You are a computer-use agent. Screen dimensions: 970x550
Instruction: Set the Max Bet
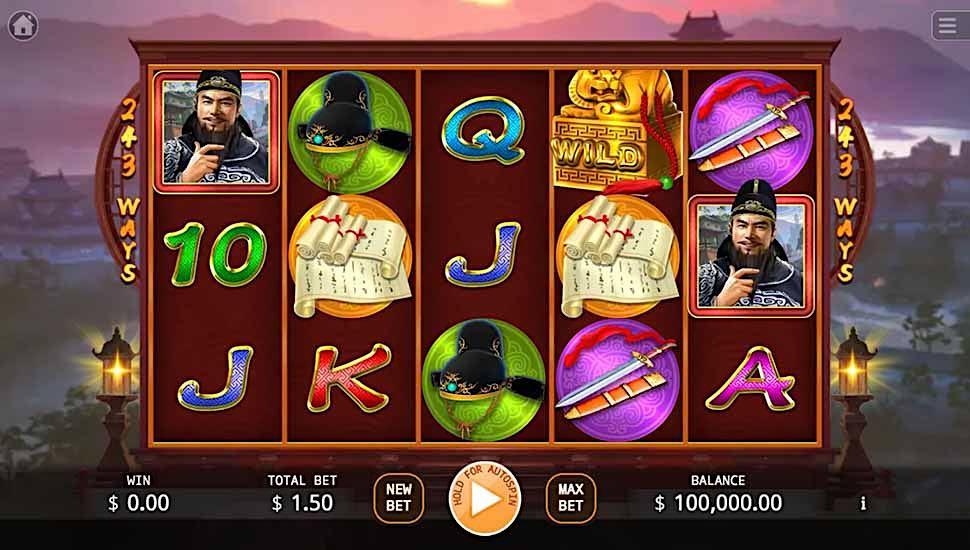pos(571,498)
